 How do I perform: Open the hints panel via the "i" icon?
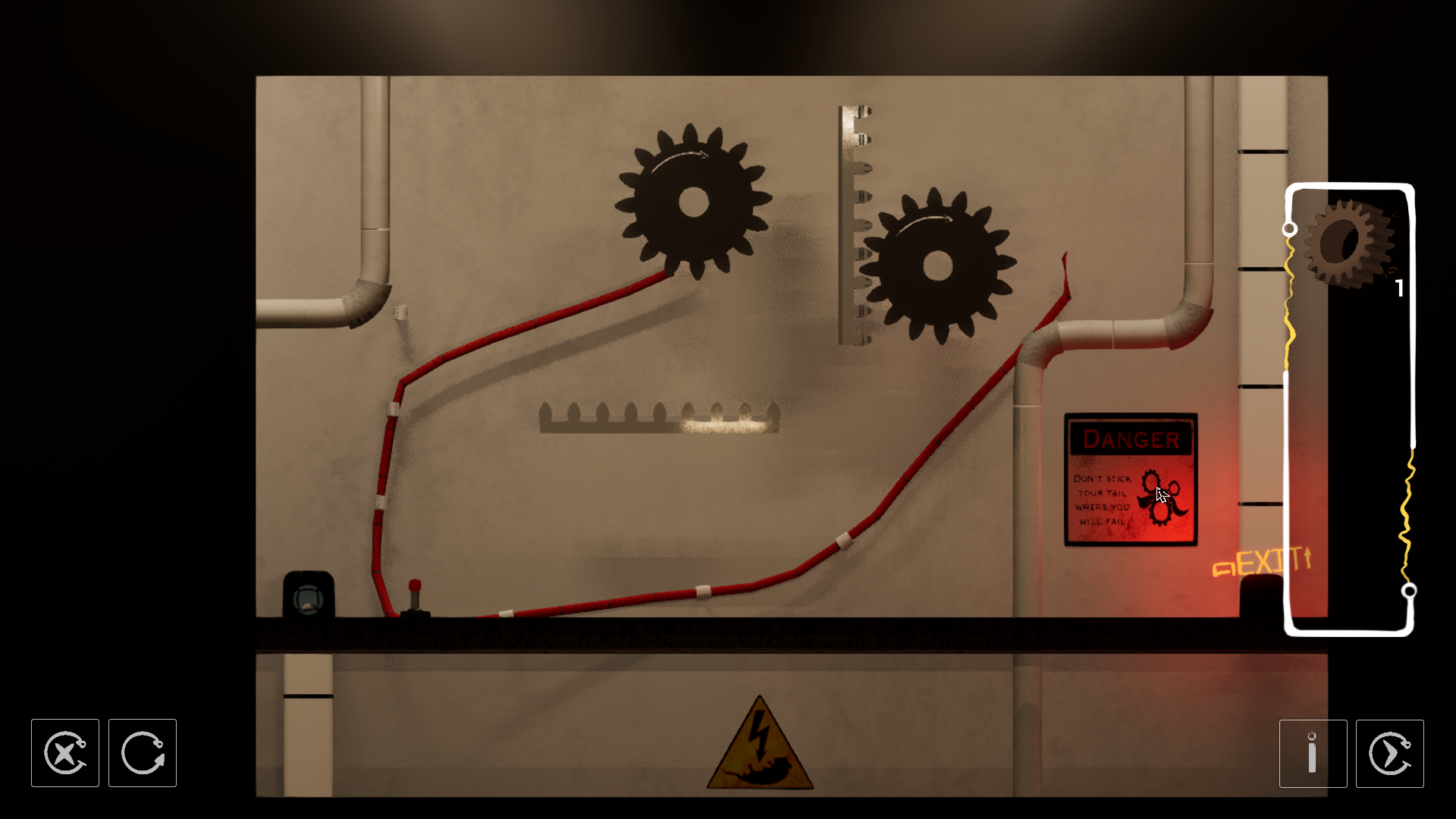point(1313,753)
